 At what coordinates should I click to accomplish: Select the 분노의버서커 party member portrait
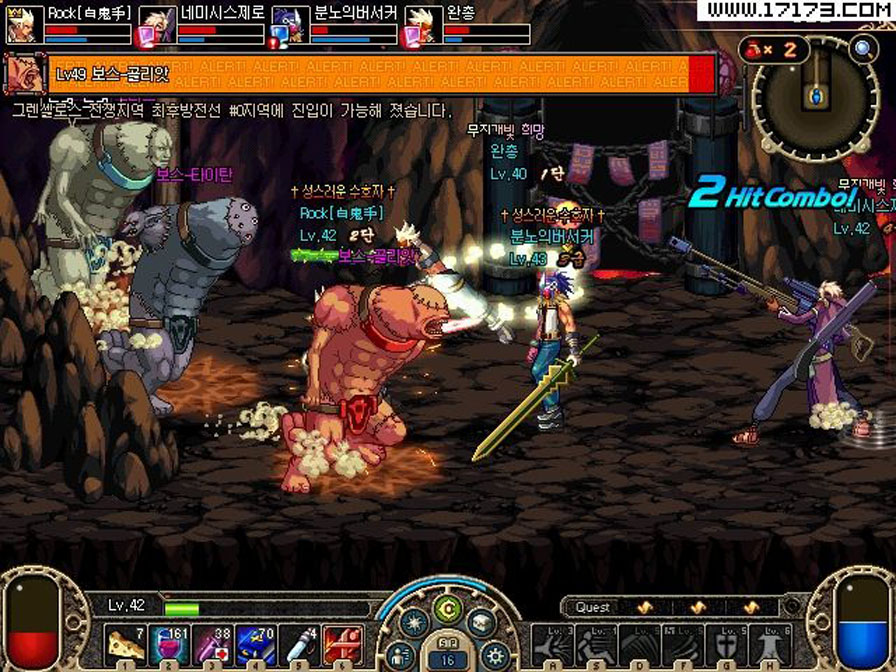pyautogui.click(x=287, y=25)
